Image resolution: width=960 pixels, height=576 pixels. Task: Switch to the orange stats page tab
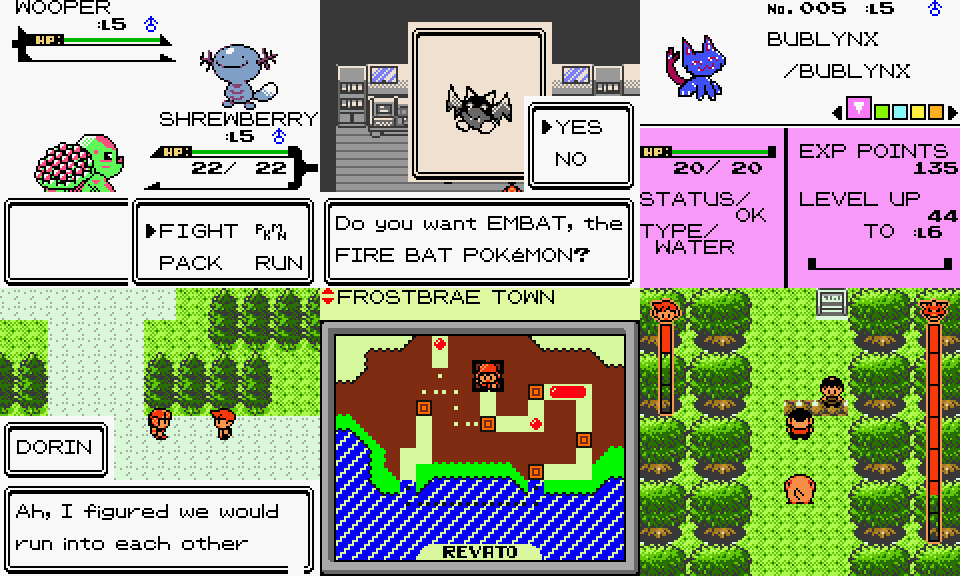935,111
